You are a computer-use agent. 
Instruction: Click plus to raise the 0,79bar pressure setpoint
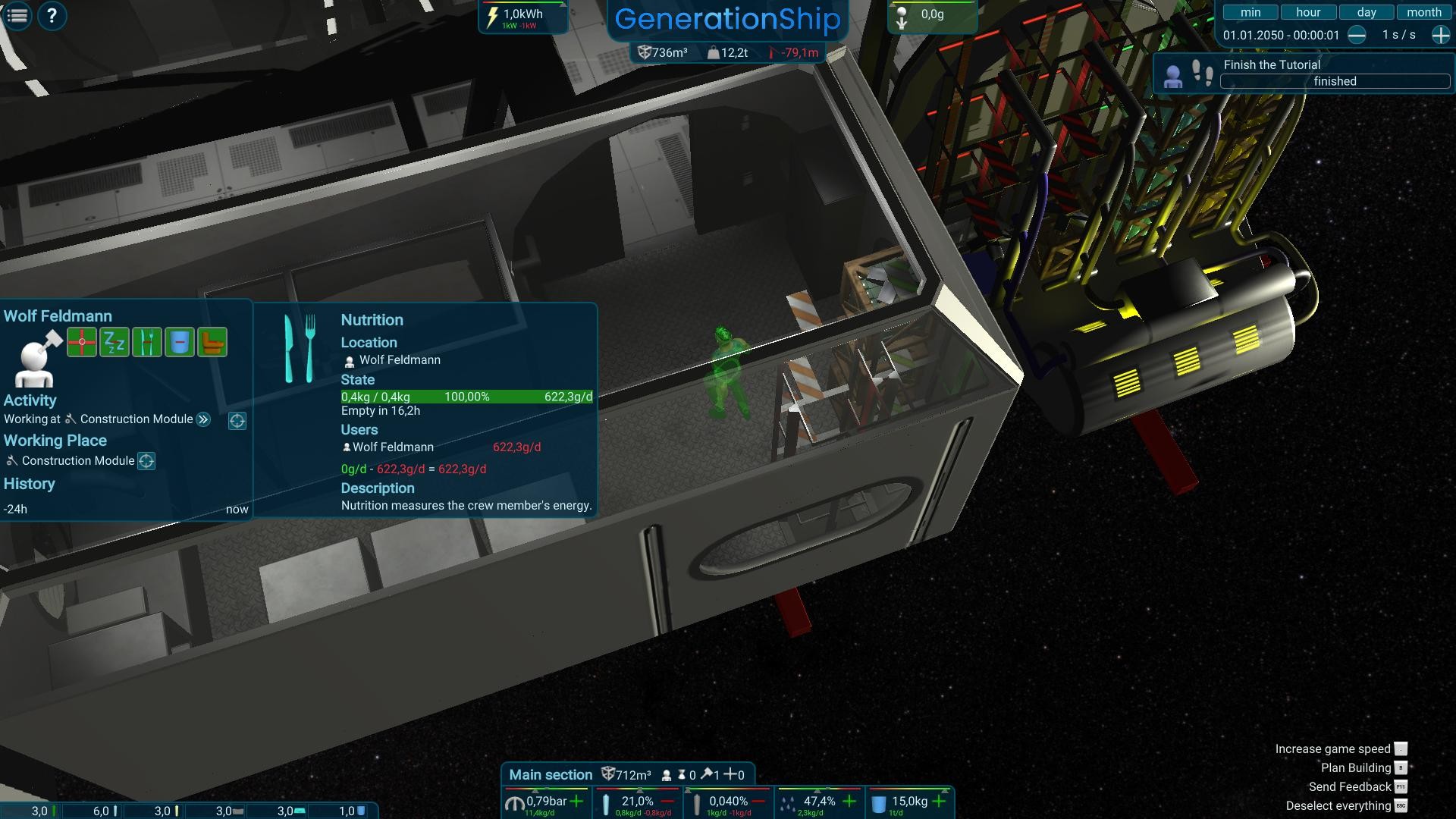576,801
